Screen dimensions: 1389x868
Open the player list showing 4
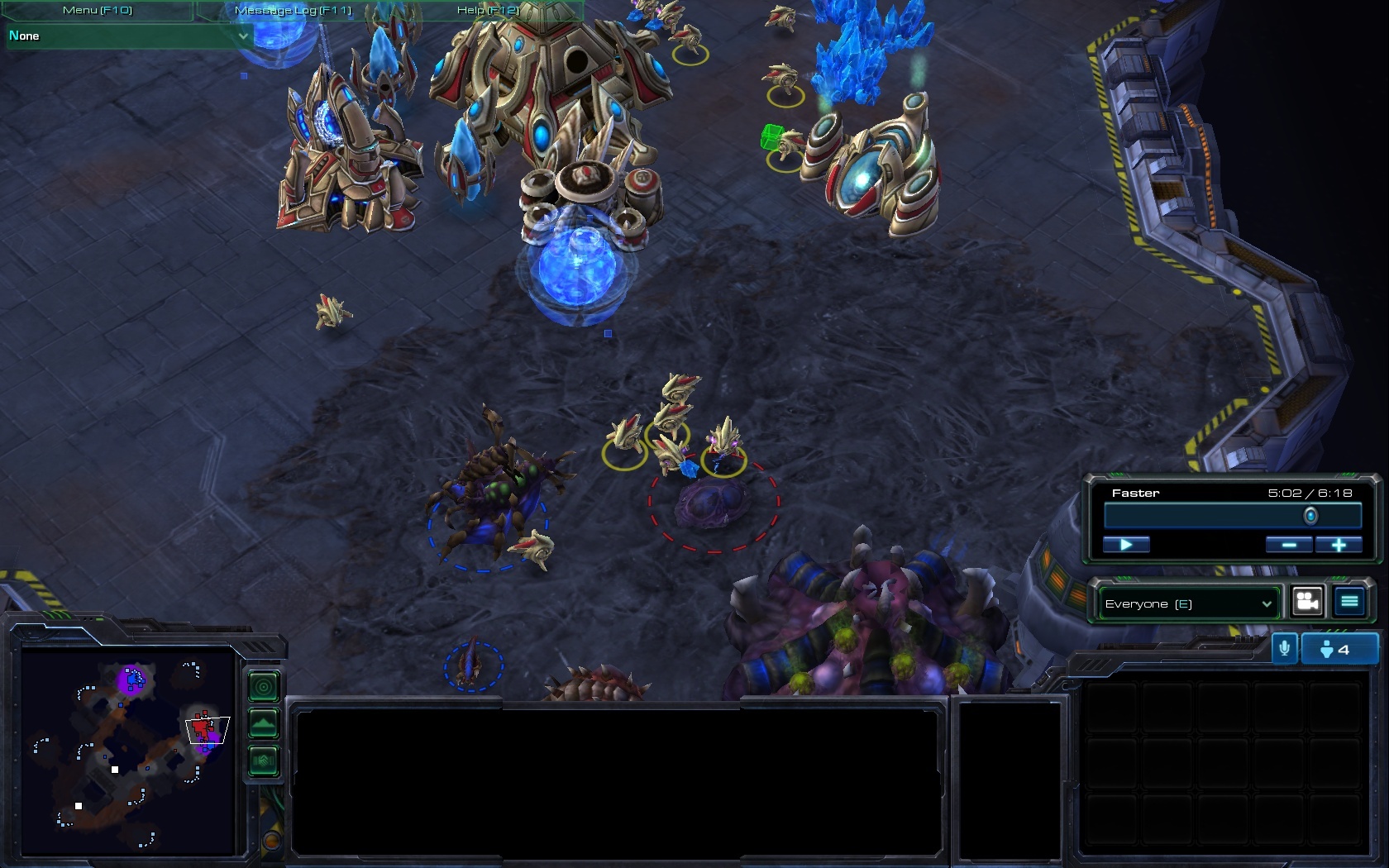point(1339,649)
